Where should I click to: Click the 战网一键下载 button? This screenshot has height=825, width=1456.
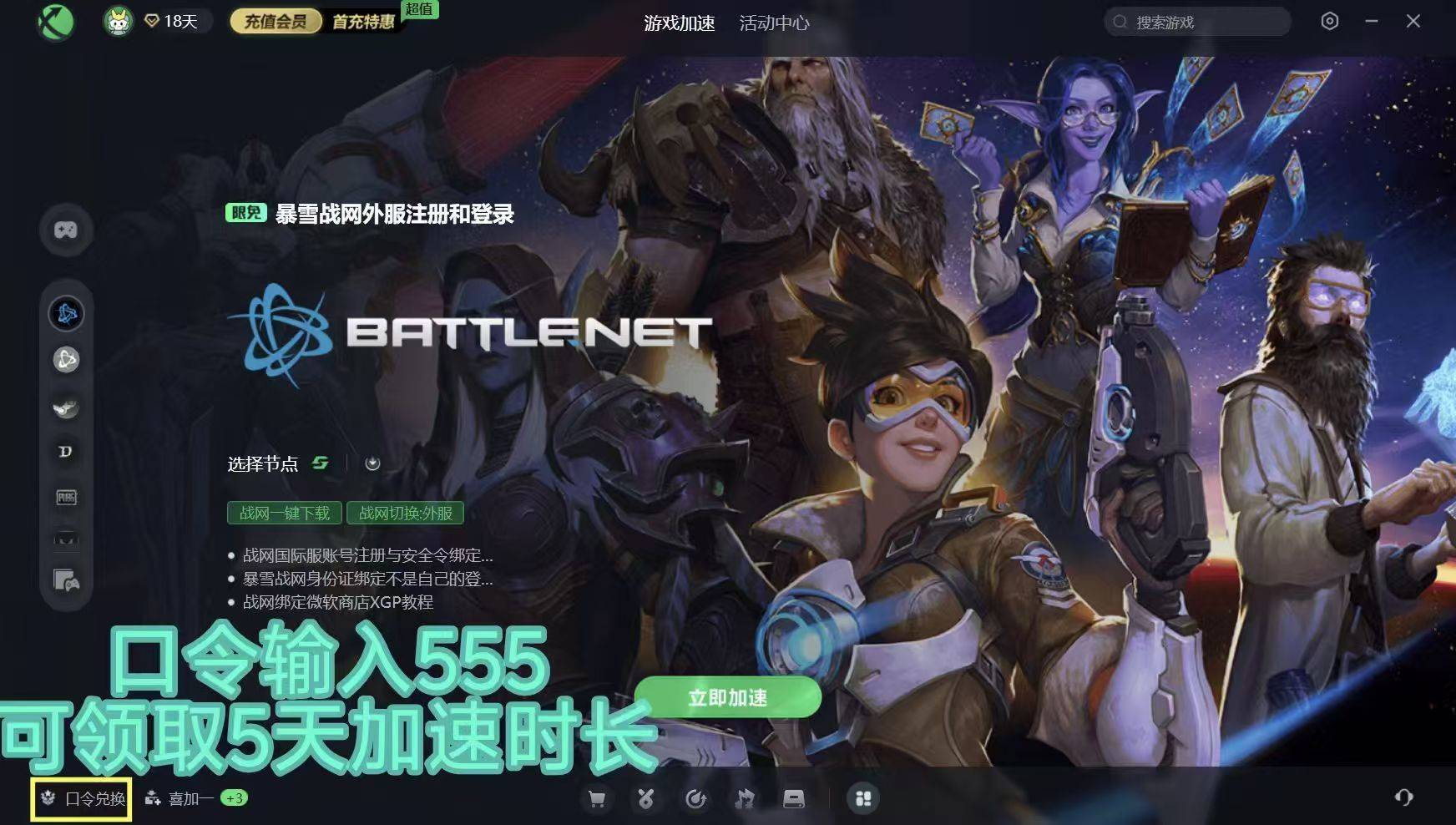(x=285, y=514)
